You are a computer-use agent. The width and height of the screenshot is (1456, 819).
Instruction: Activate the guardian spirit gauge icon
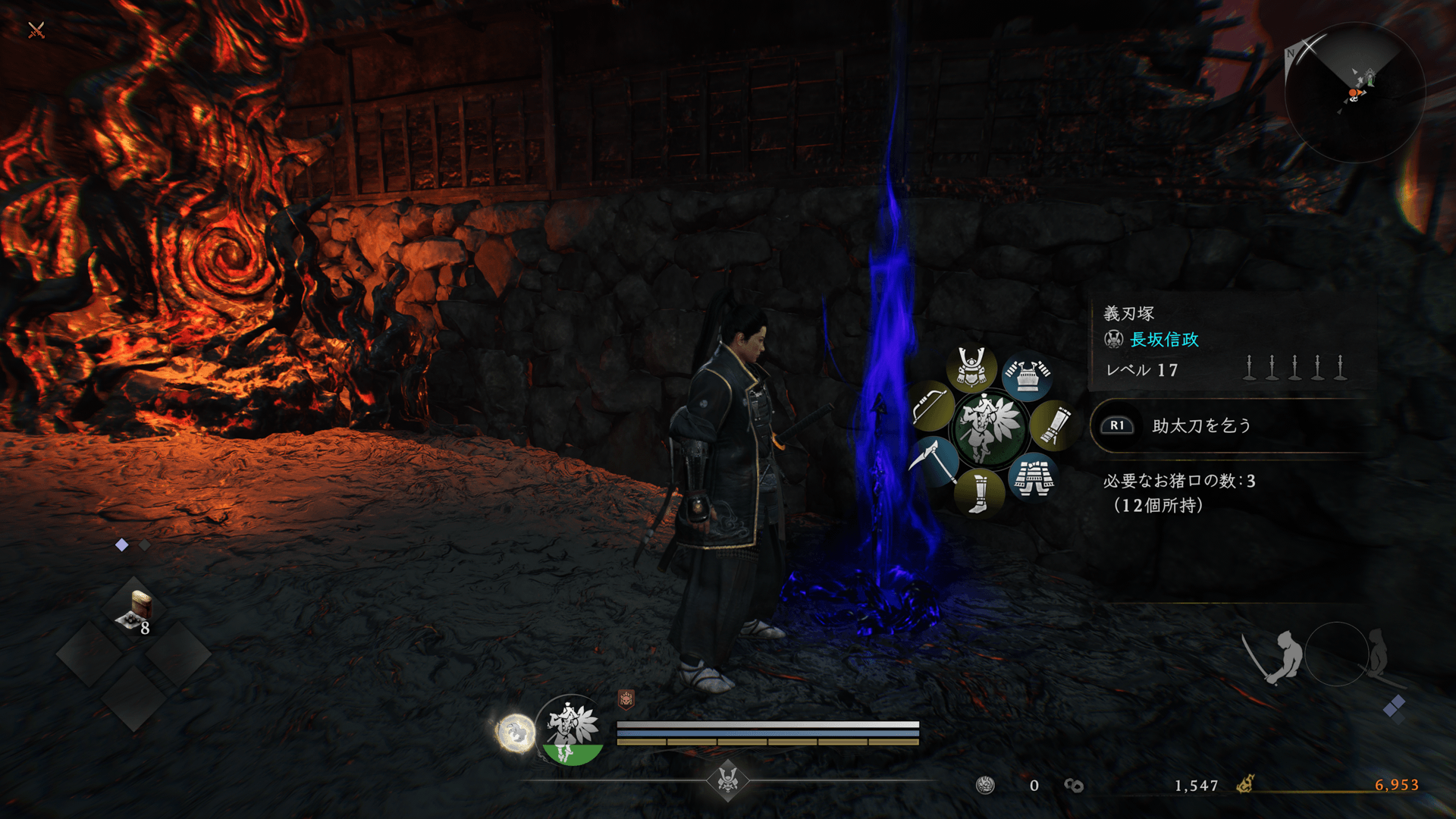[x=572, y=730]
